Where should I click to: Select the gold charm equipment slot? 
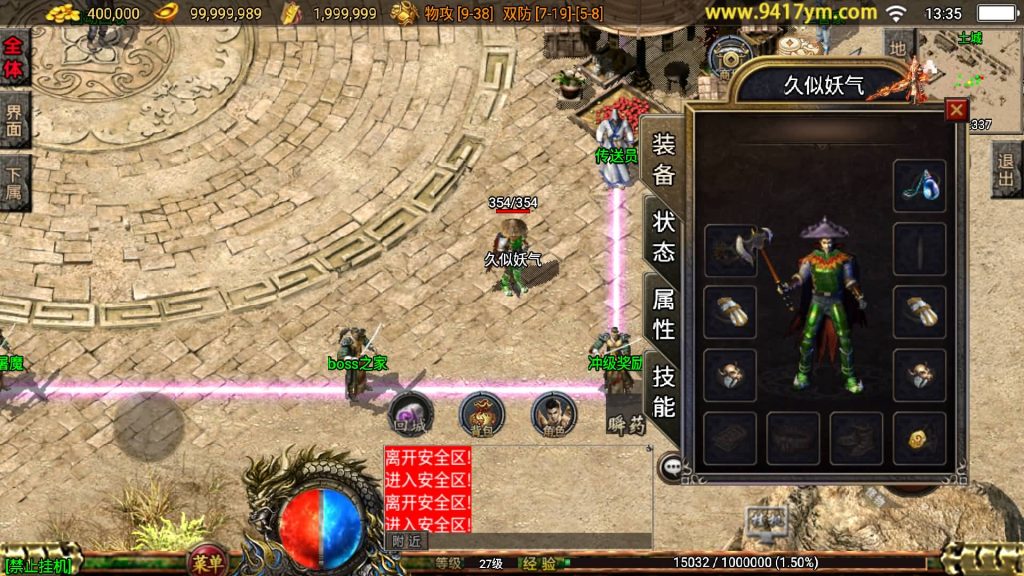[919, 438]
